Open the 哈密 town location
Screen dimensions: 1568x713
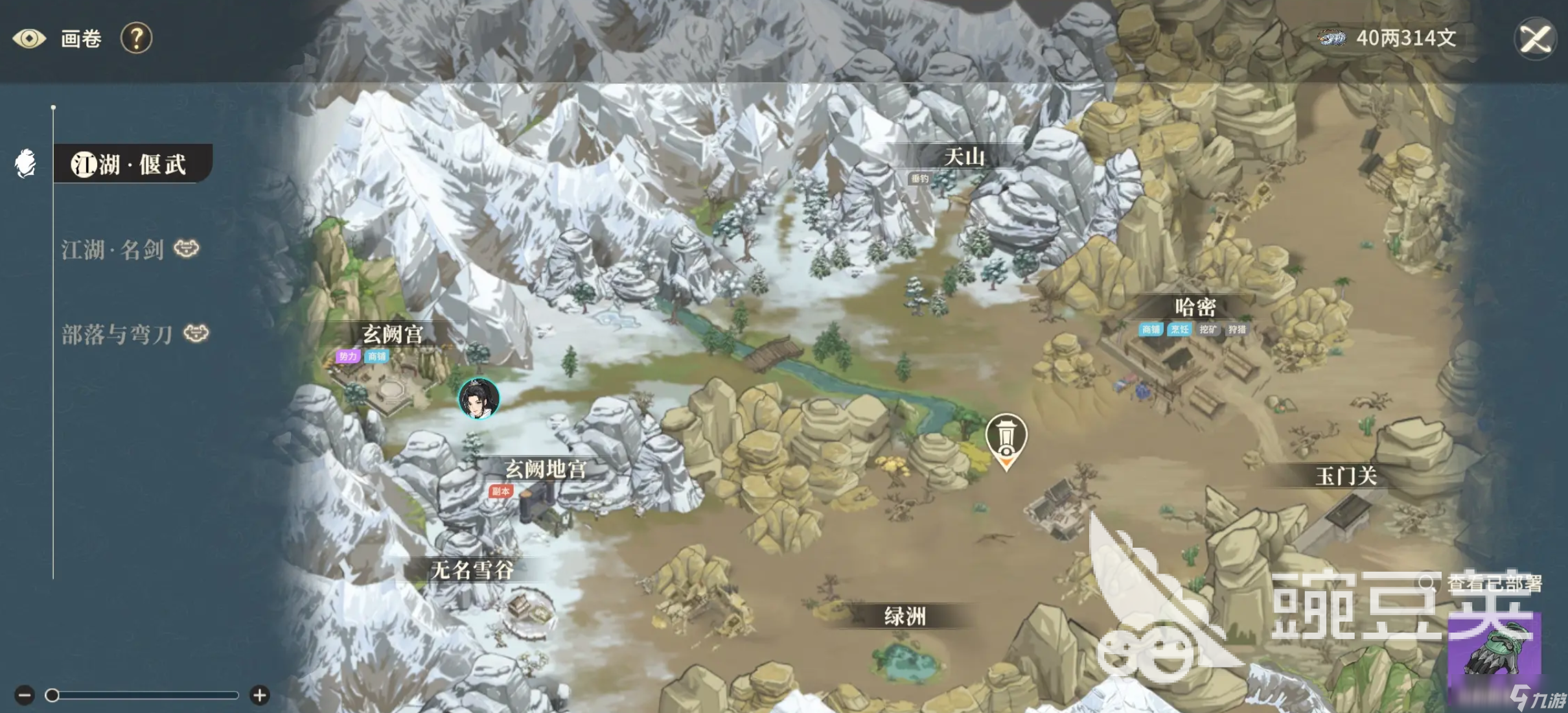1195,307
